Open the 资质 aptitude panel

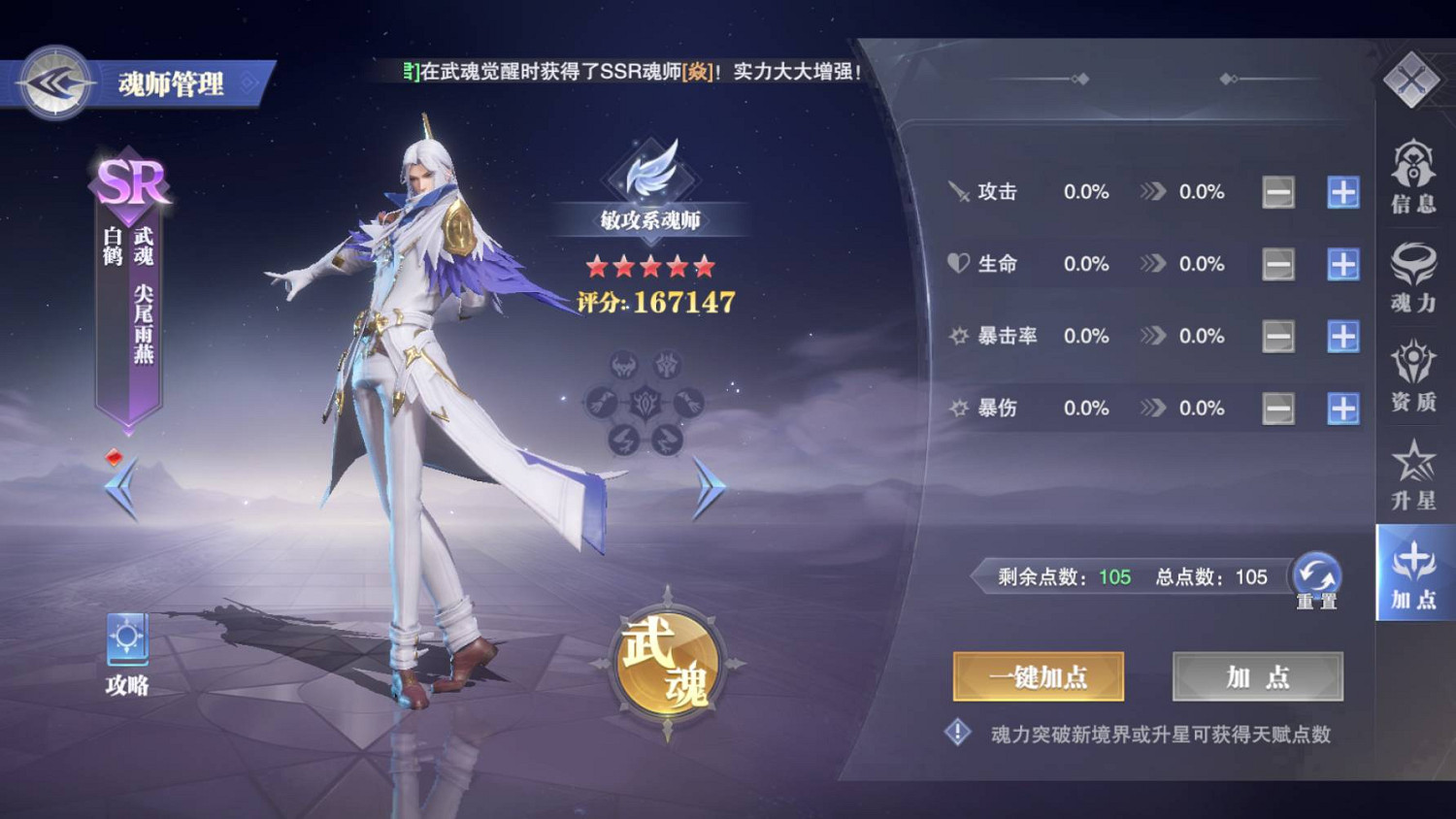coord(1413,378)
